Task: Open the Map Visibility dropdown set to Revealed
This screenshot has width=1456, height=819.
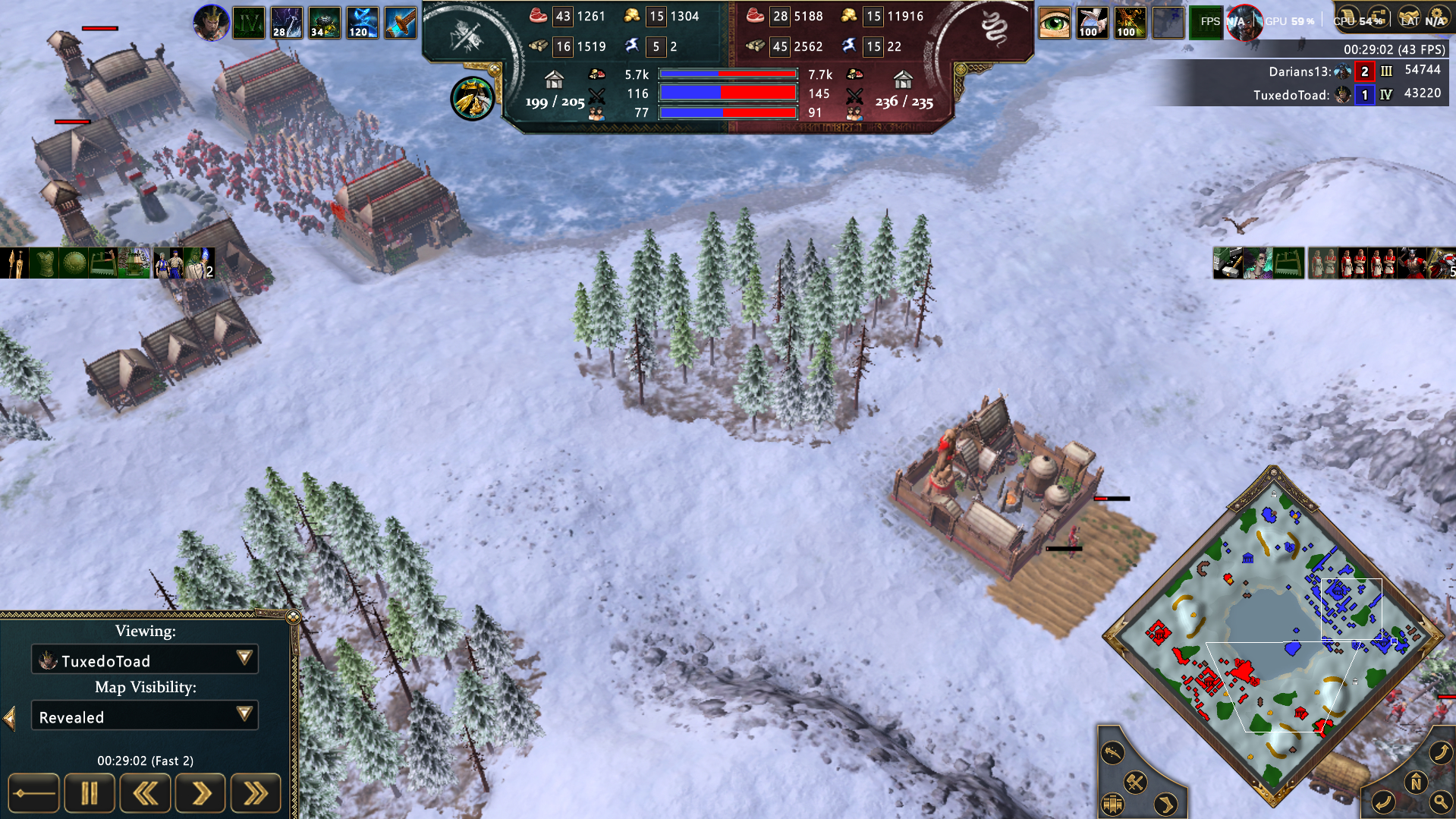Action: [145, 716]
